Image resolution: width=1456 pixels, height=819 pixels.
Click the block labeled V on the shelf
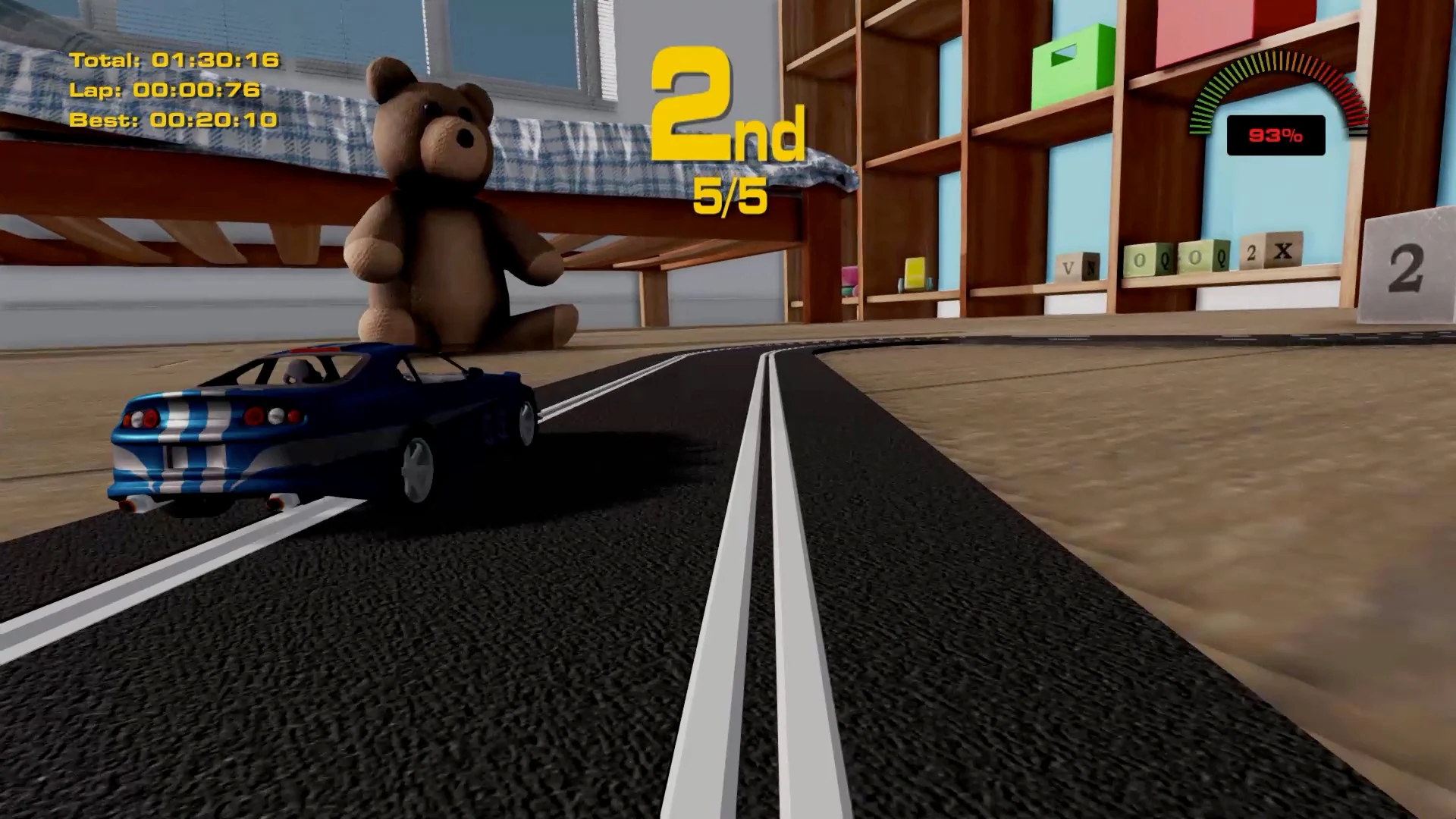[1068, 265]
